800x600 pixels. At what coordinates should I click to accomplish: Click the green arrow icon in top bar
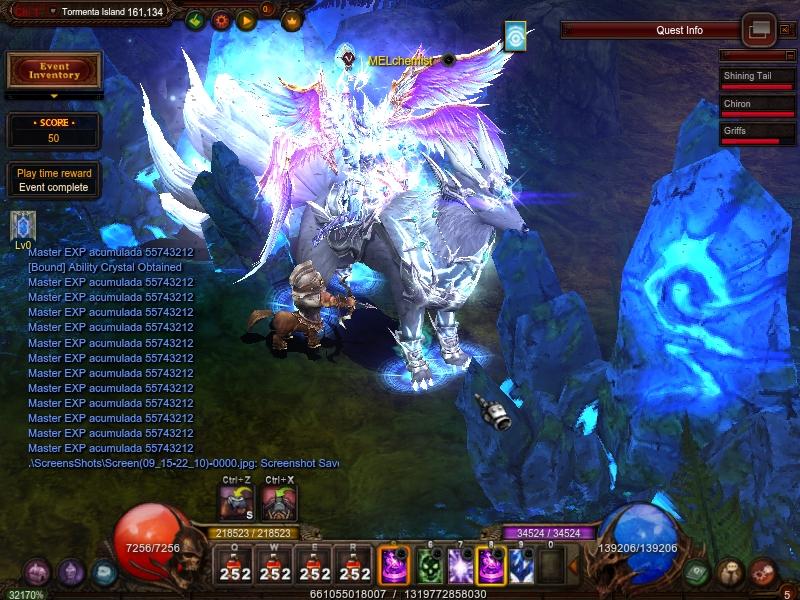195,20
